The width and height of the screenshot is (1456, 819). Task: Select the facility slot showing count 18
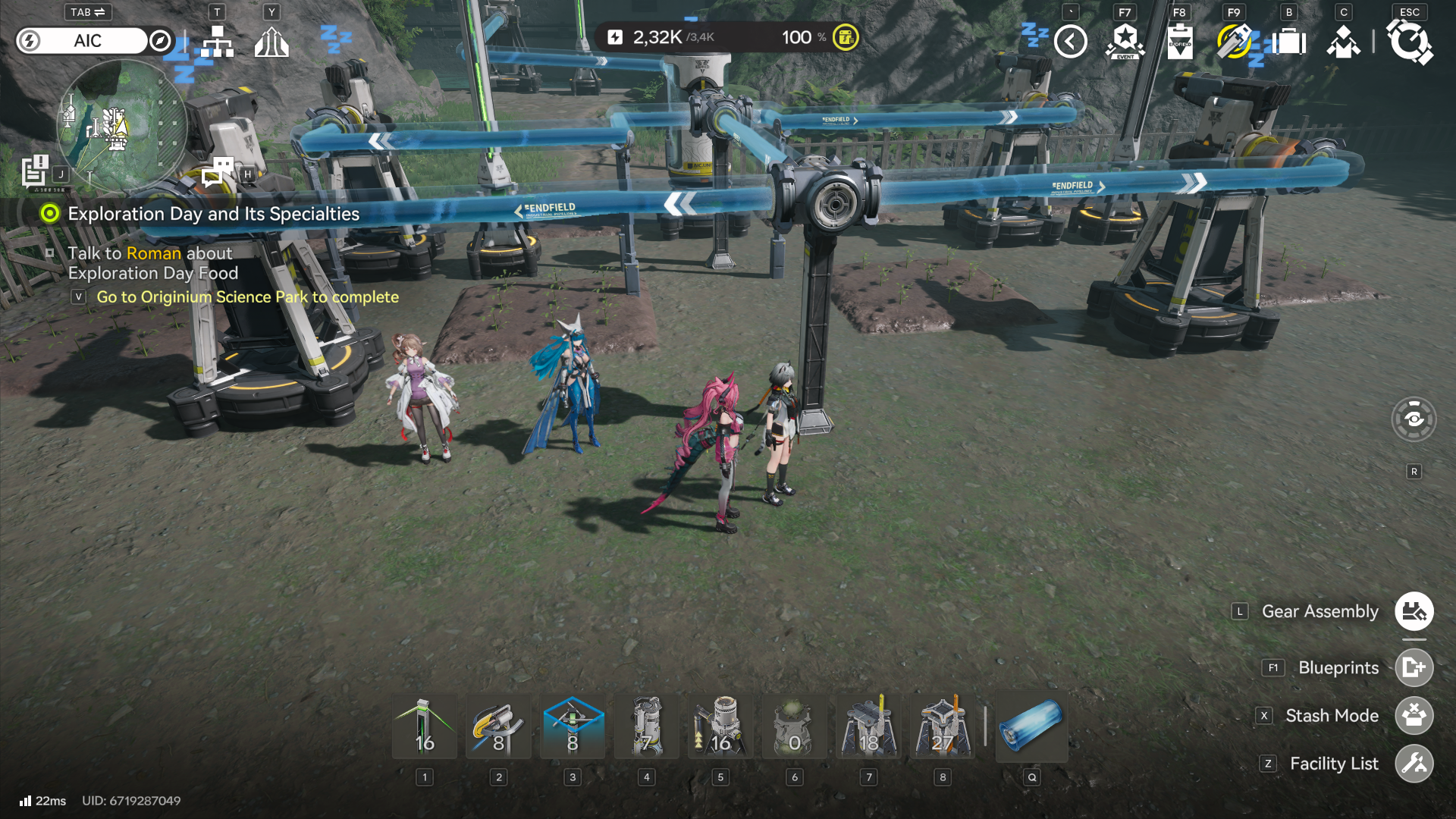point(869,726)
